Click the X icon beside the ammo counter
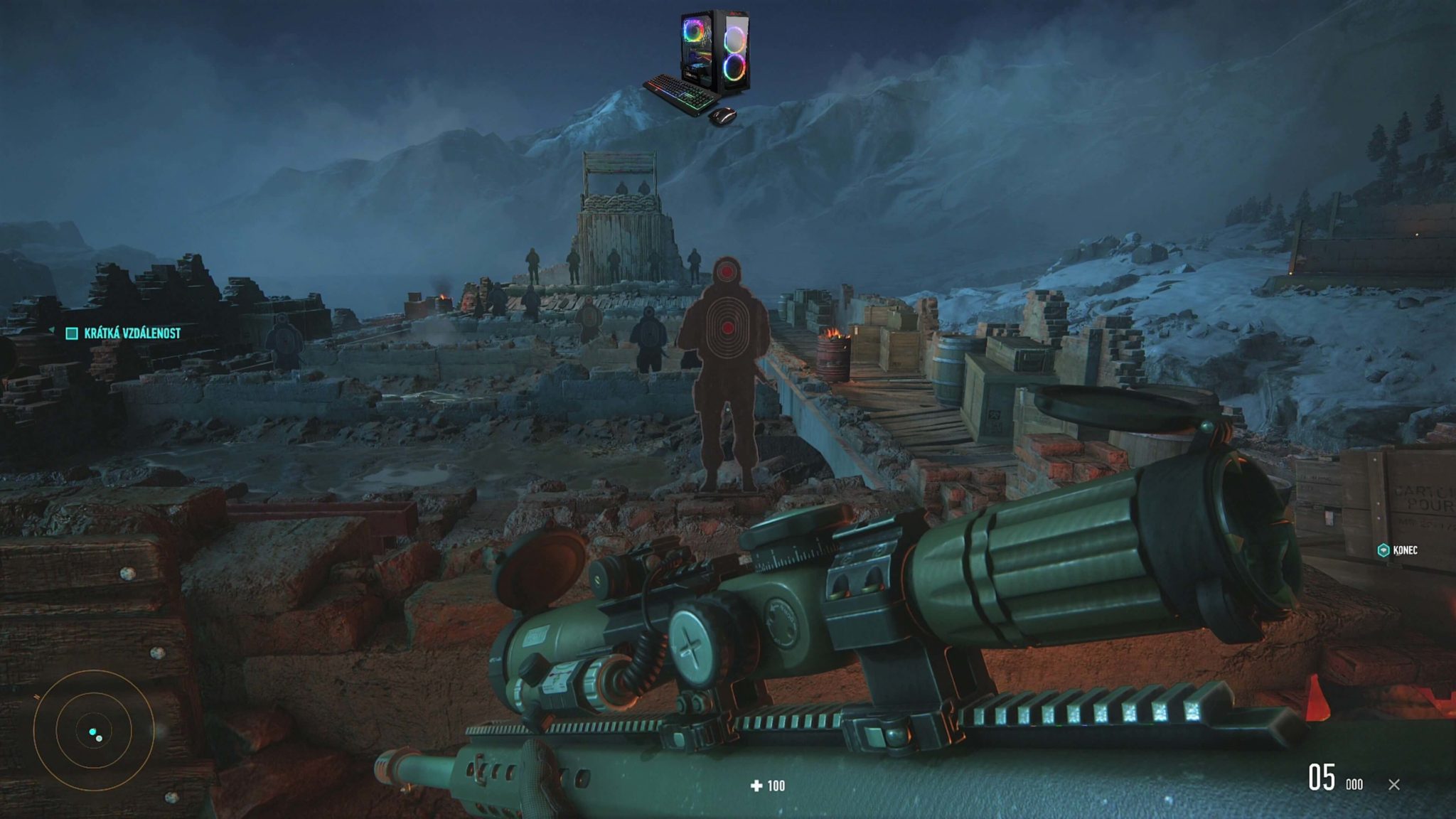This screenshot has height=819, width=1456. pos(1394,785)
